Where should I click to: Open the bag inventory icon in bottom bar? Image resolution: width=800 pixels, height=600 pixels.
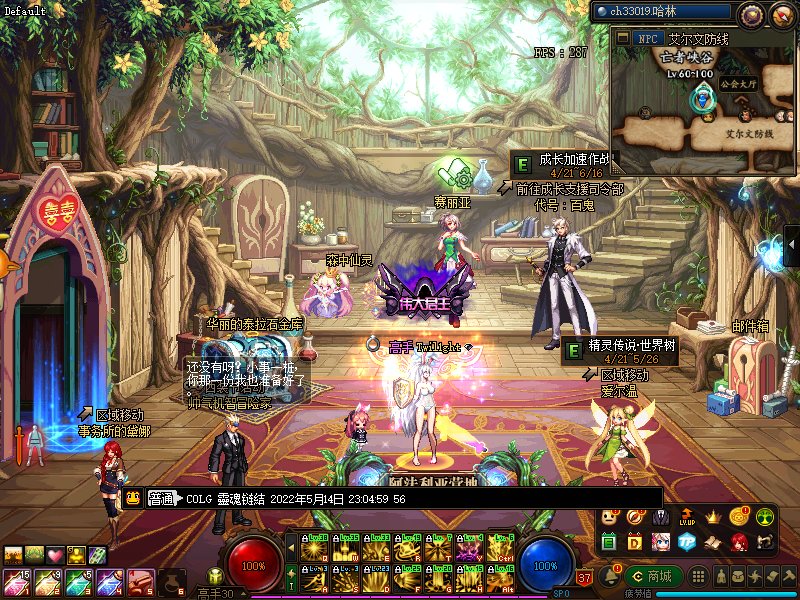pos(739,577)
